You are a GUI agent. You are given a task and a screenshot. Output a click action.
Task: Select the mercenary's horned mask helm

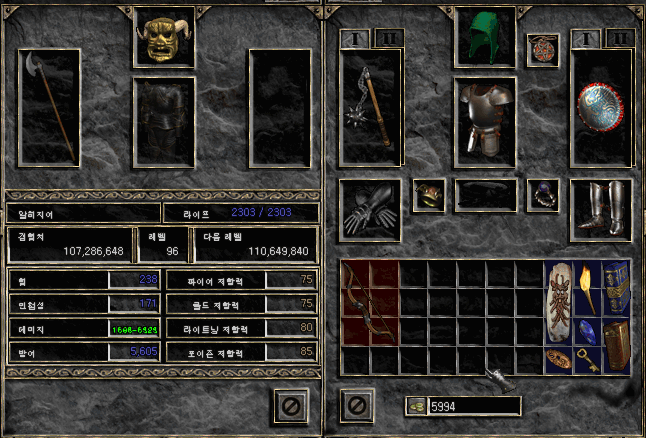point(164,39)
